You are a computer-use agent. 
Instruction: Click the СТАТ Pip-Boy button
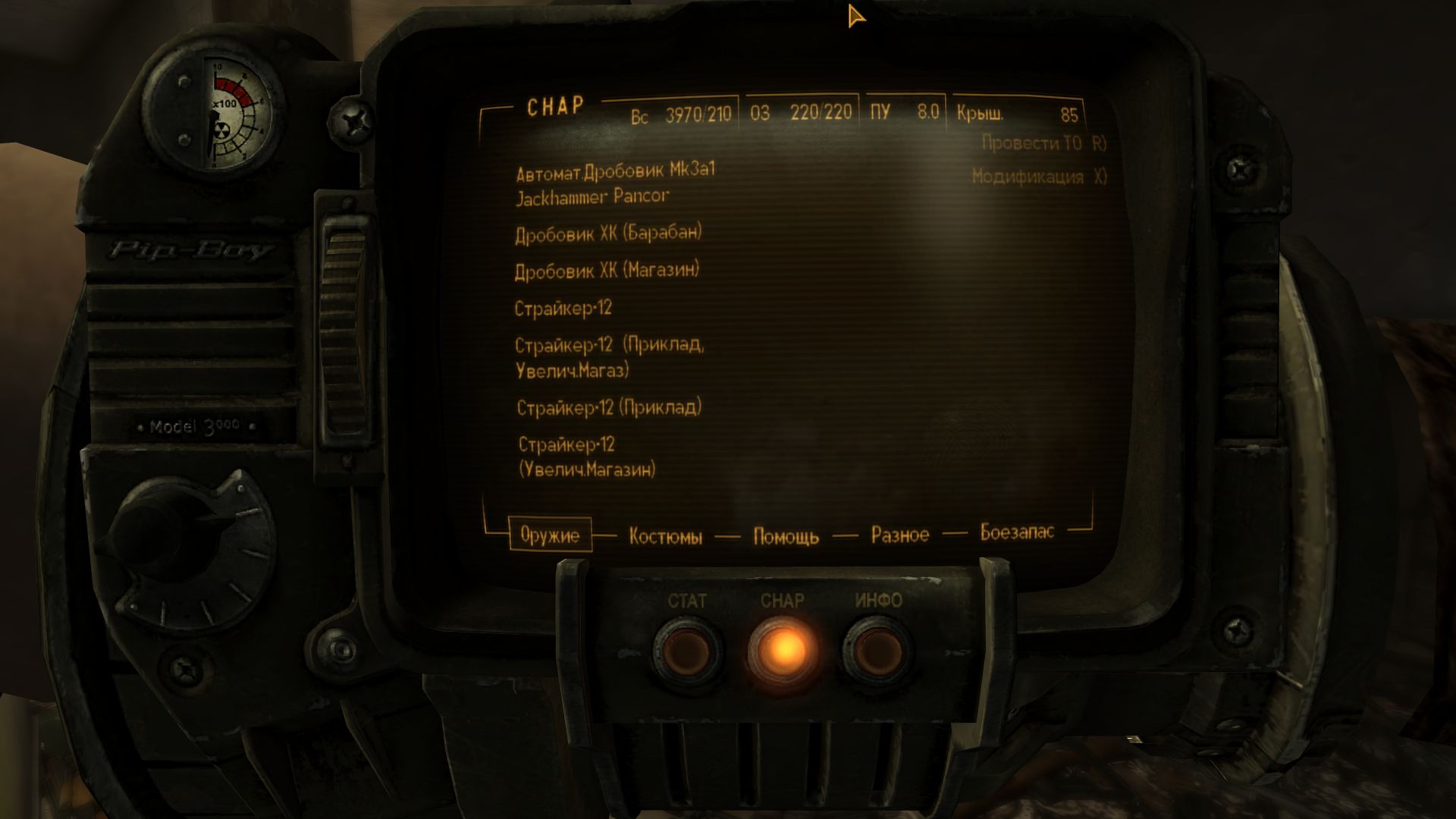click(x=687, y=649)
